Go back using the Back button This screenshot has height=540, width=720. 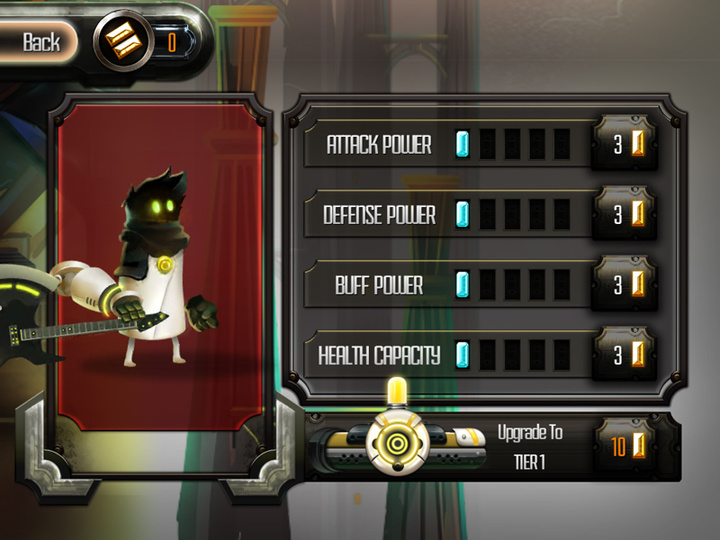(x=41, y=42)
